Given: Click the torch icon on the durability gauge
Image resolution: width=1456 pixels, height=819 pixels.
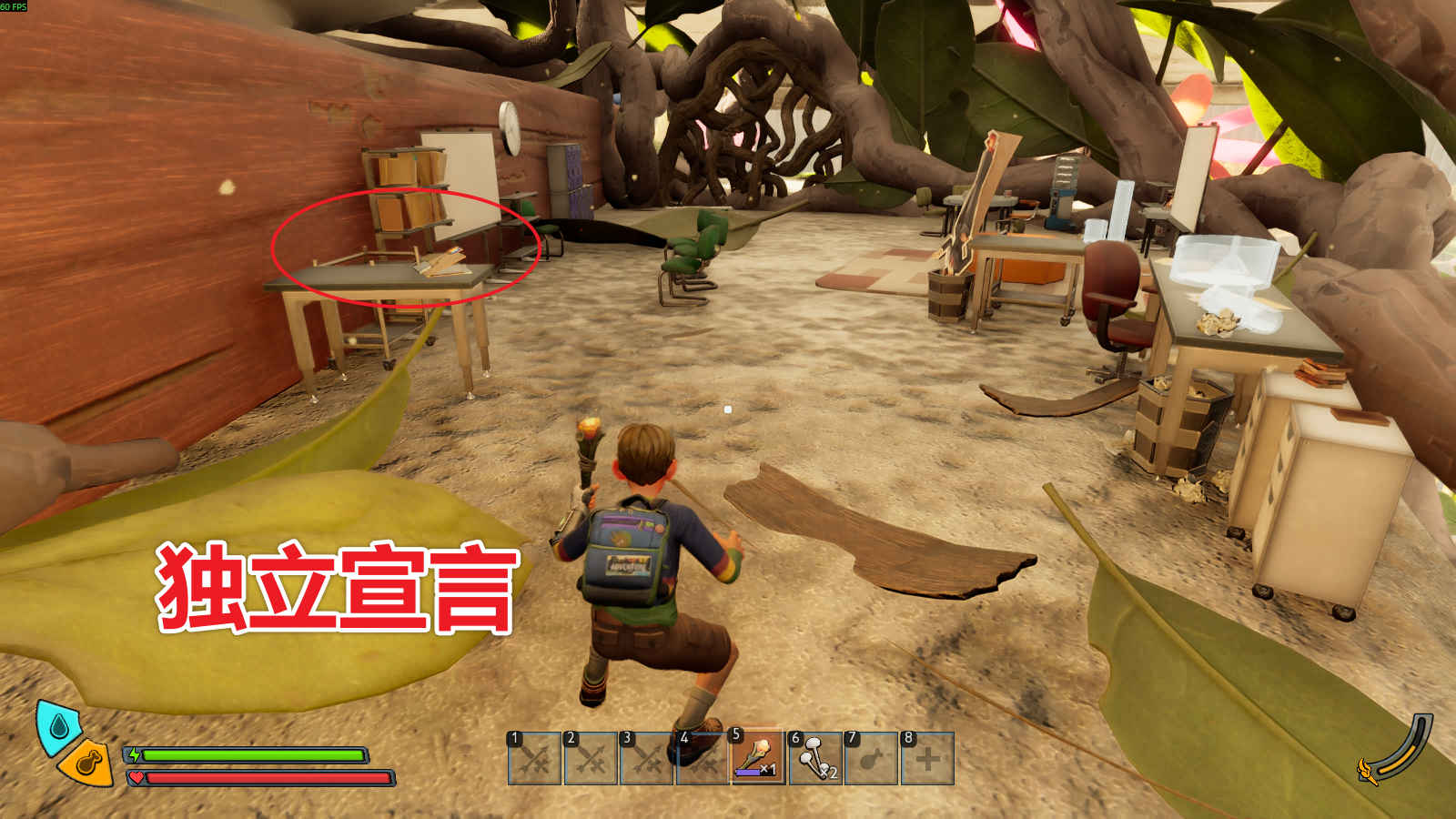Looking at the screenshot, I should point(1367,769).
